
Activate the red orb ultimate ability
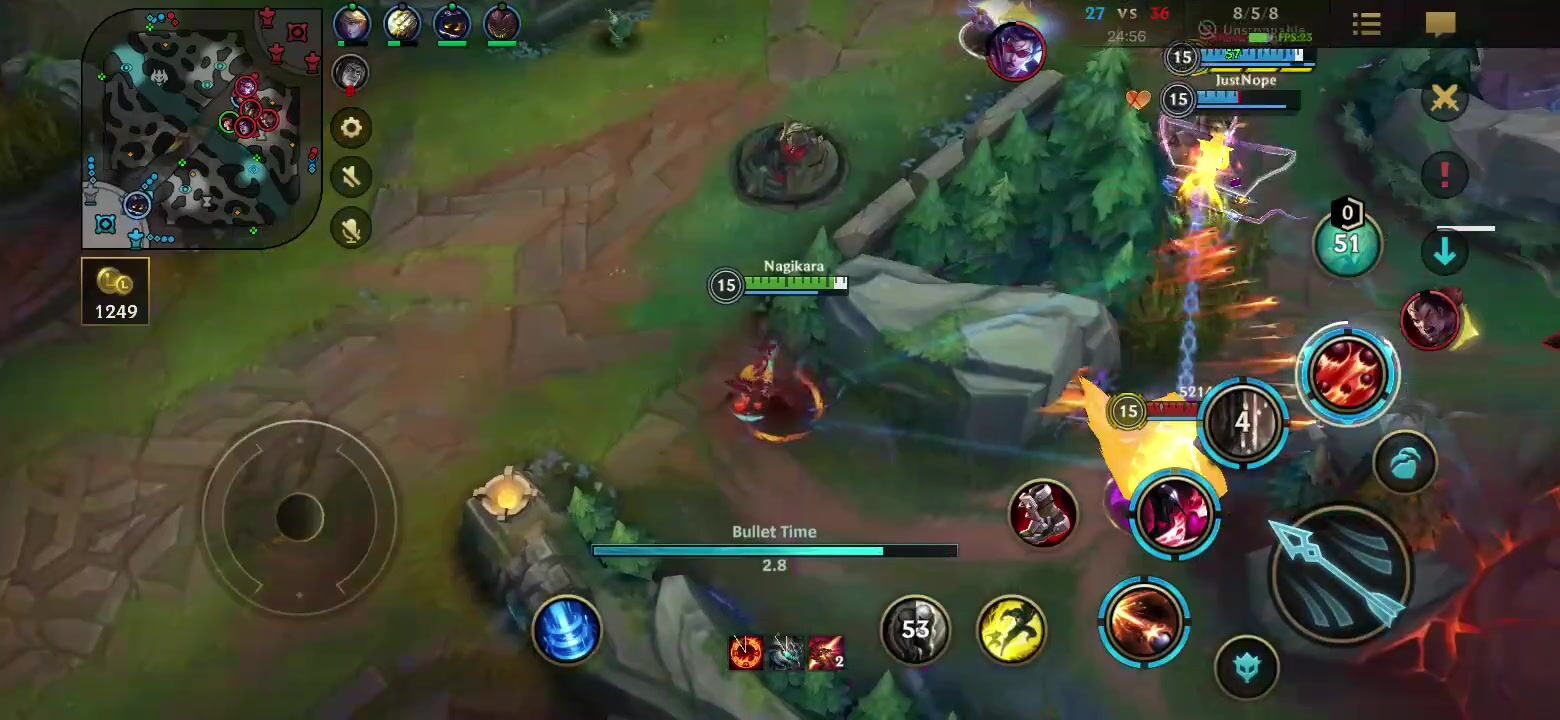point(1347,374)
